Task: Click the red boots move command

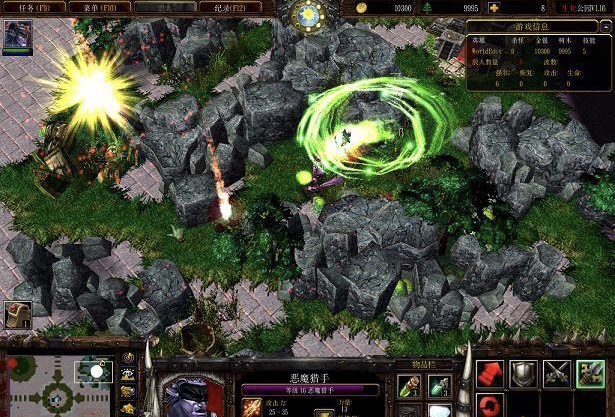Action: [490, 374]
